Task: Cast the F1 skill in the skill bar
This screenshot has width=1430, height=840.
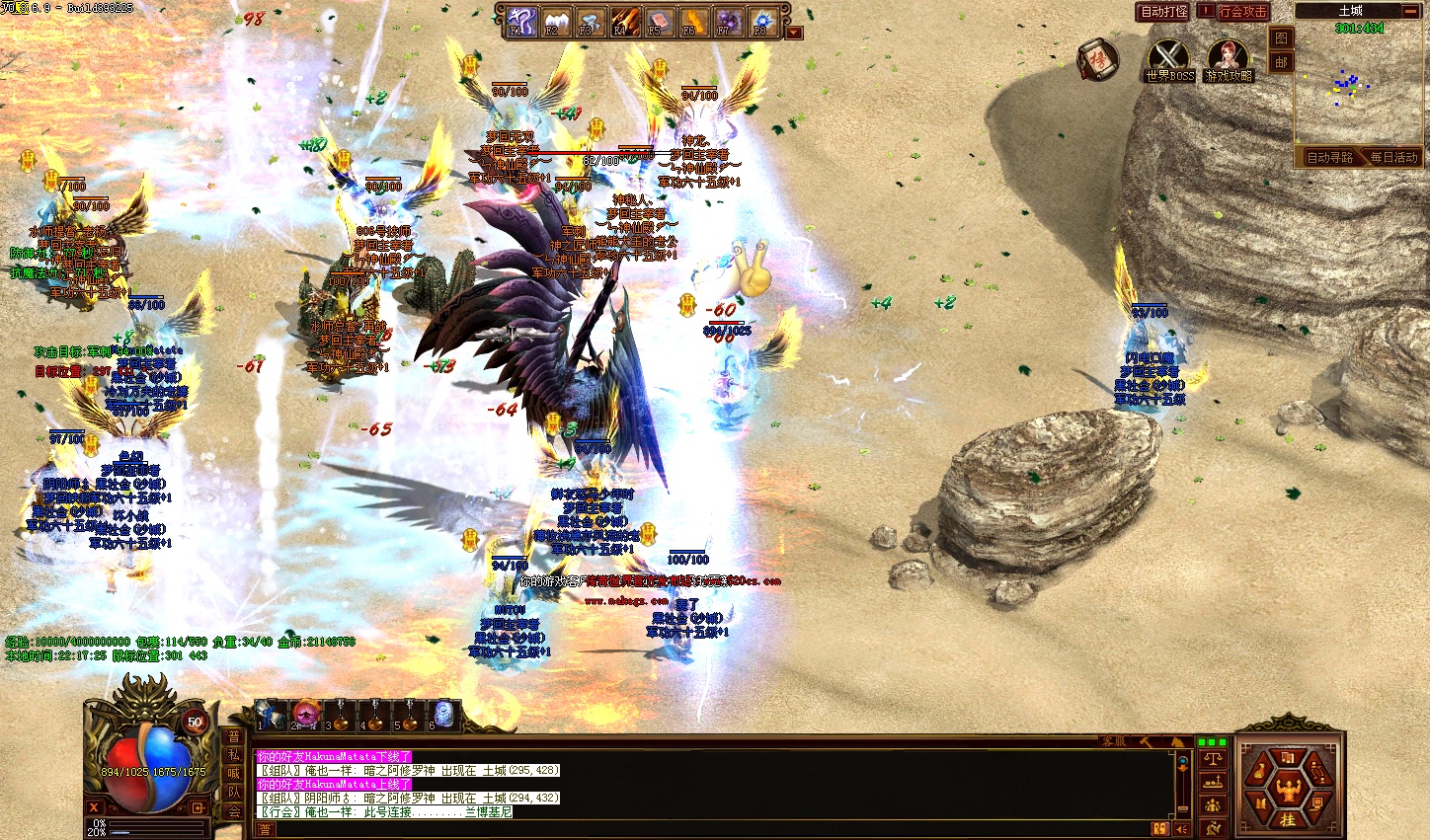Action: 521,22
